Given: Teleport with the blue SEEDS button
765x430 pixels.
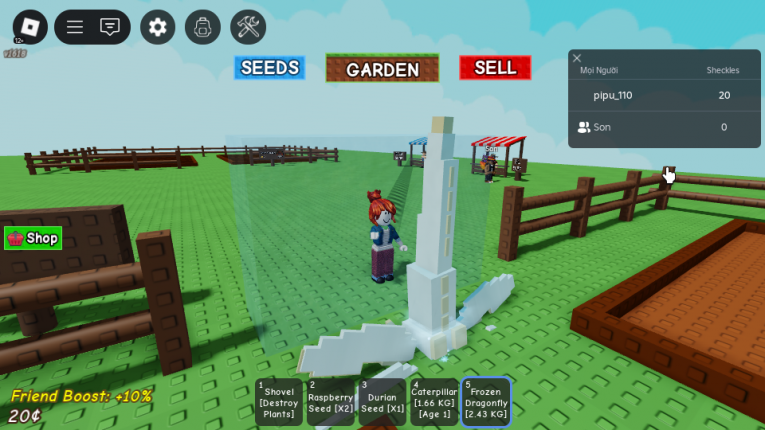Looking at the screenshot, I should (x=270, y=68).
